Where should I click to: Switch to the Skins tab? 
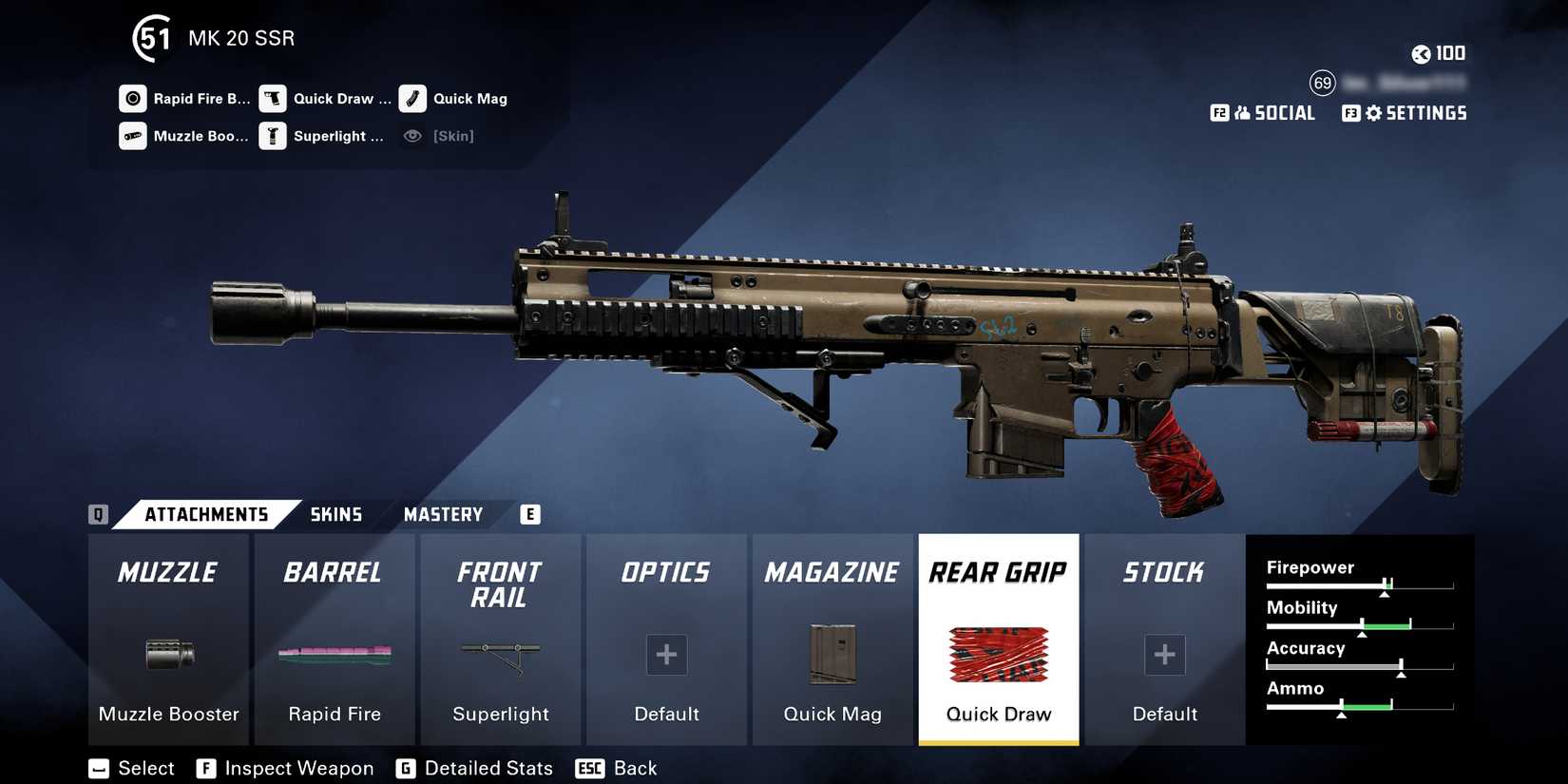[335, 514]
